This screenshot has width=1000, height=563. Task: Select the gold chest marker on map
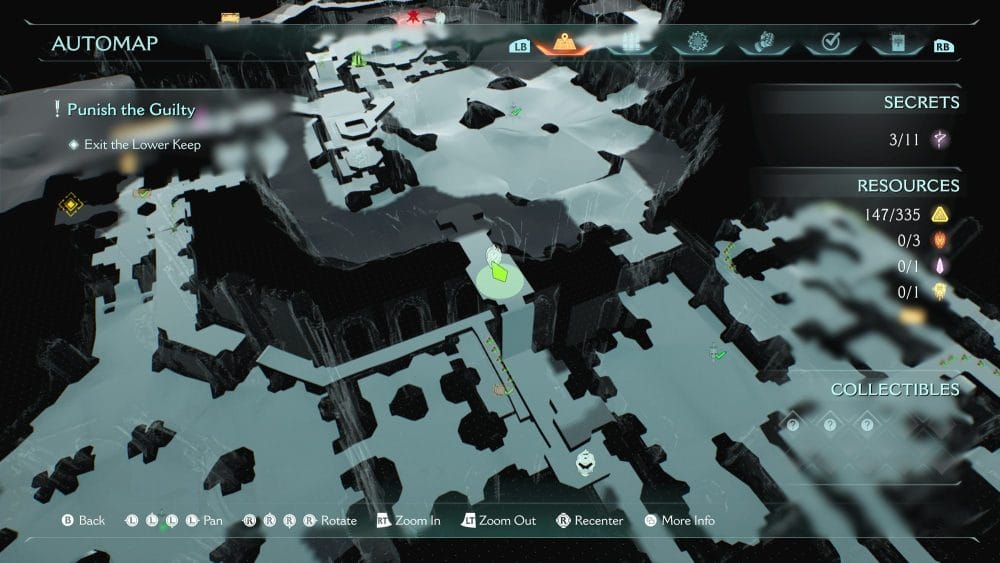click(x=230, y=17)
